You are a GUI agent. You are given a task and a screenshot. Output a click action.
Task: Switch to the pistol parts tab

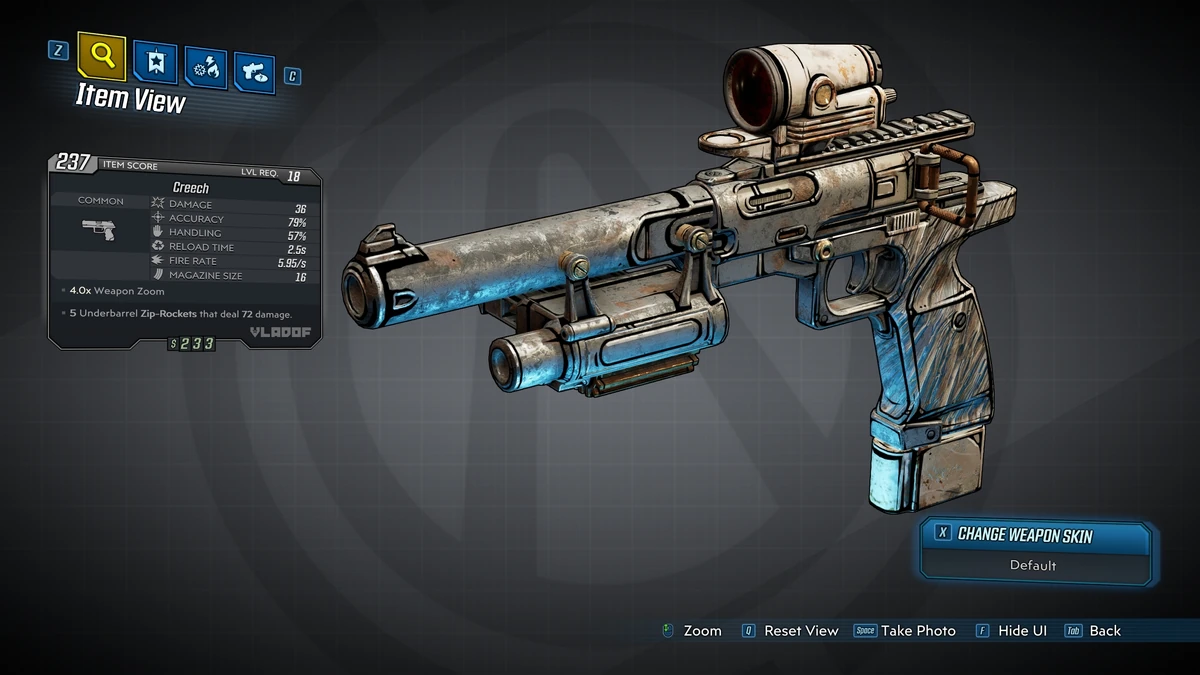click(254, 73)
